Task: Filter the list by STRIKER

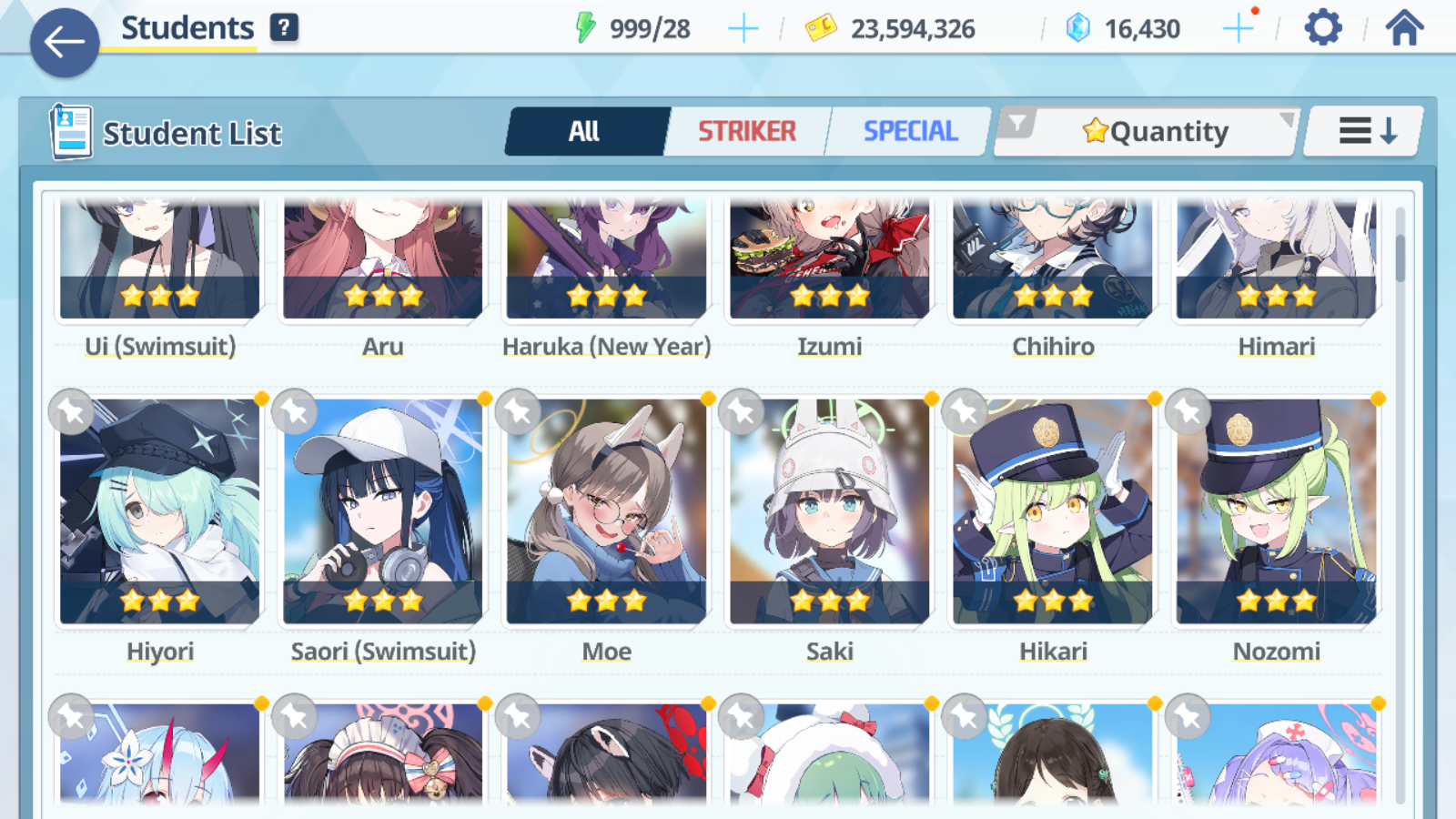Action: pos(747,132)
